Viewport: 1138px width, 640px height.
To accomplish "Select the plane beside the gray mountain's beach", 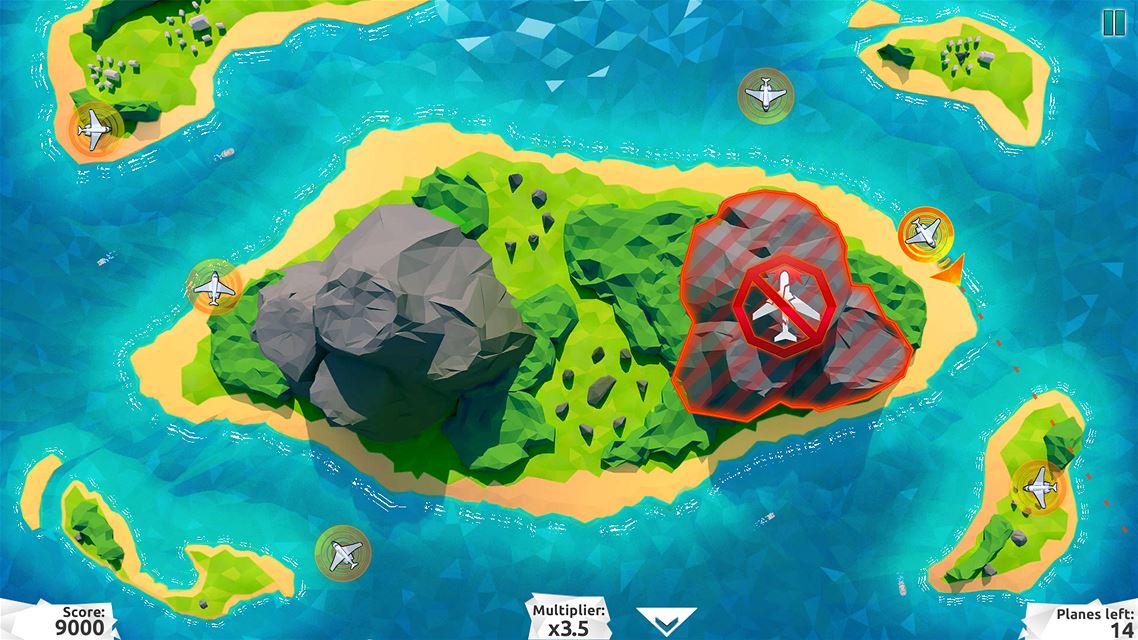I will (x=214, y=288).
